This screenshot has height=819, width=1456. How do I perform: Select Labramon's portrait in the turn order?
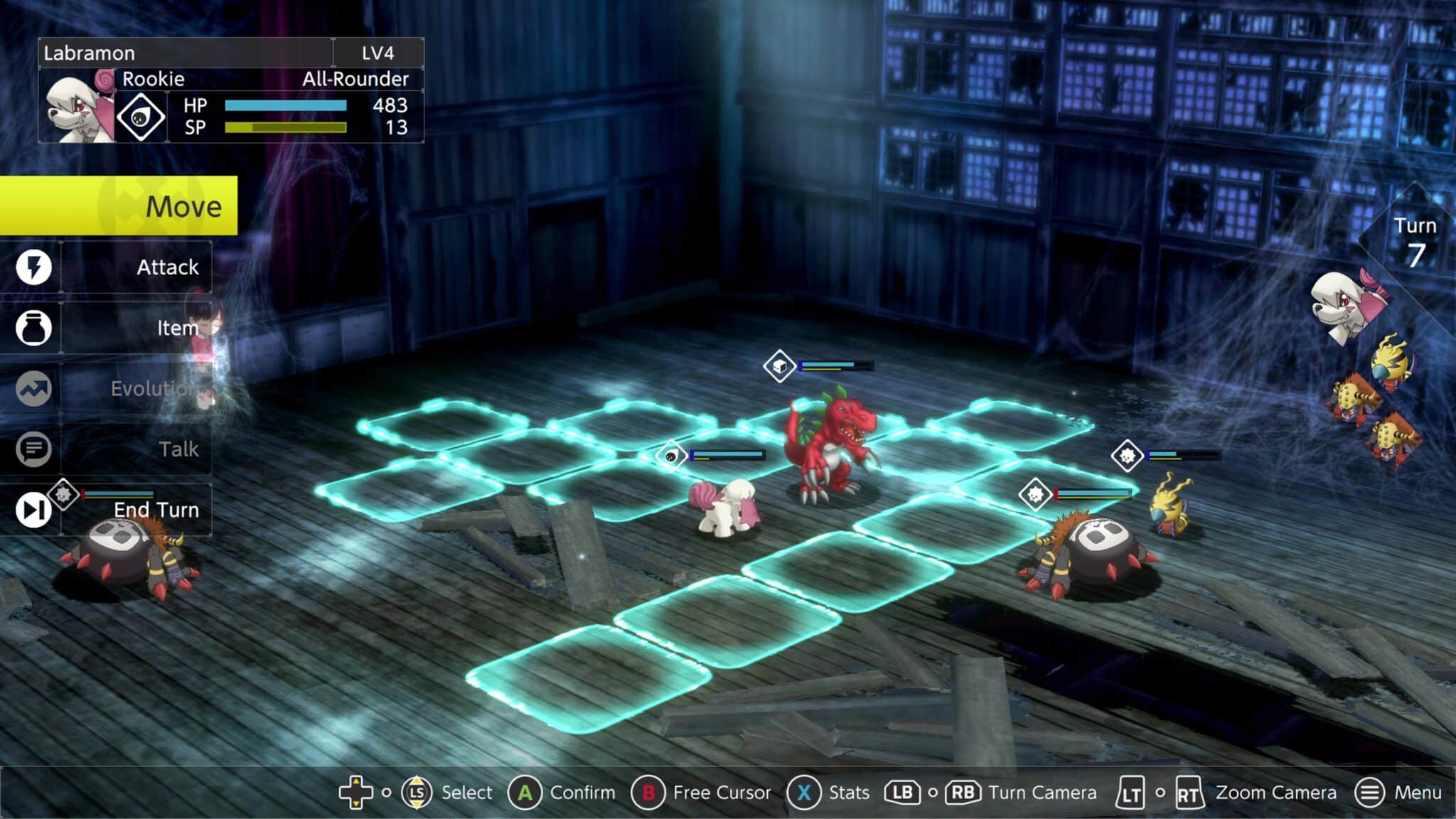[1346, 306]
